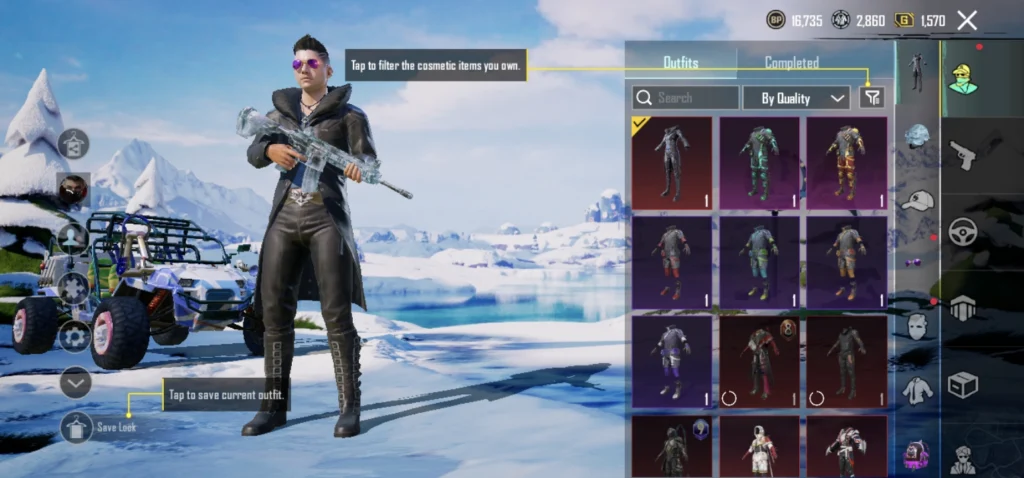Select the face mask category
The height and width of the screenshot is (478, 1024).
pos(917,326)
